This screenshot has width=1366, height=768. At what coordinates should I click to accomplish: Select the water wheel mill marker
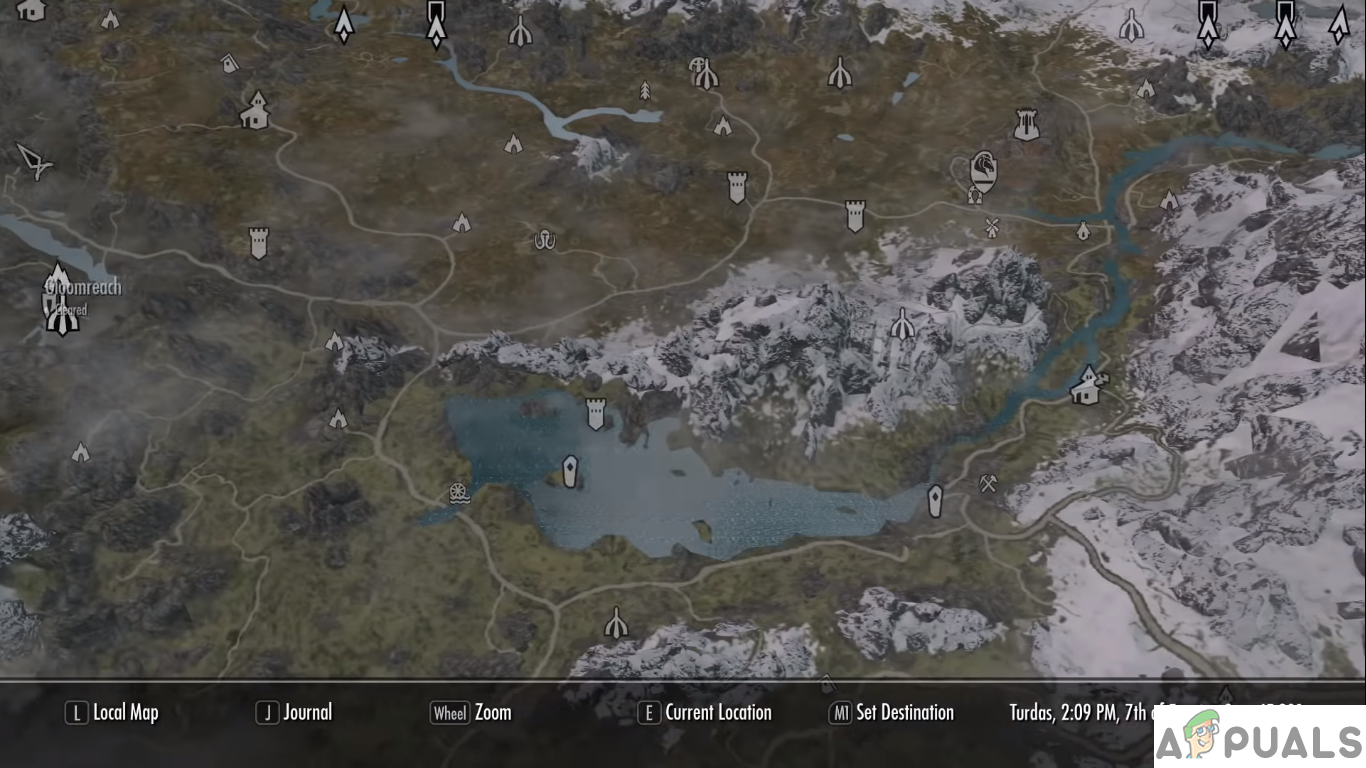click(x=459, y=494)
